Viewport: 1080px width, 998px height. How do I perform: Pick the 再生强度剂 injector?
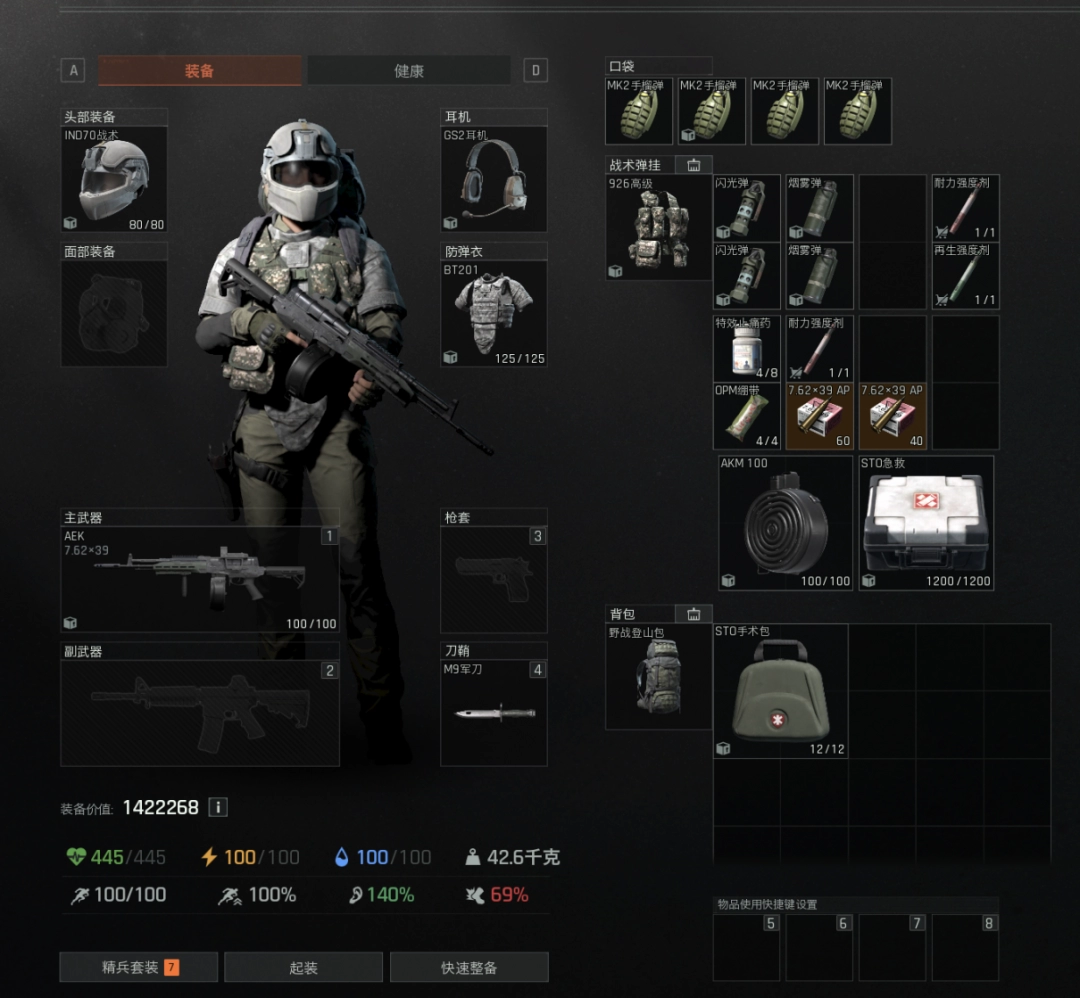coord(965,275)
